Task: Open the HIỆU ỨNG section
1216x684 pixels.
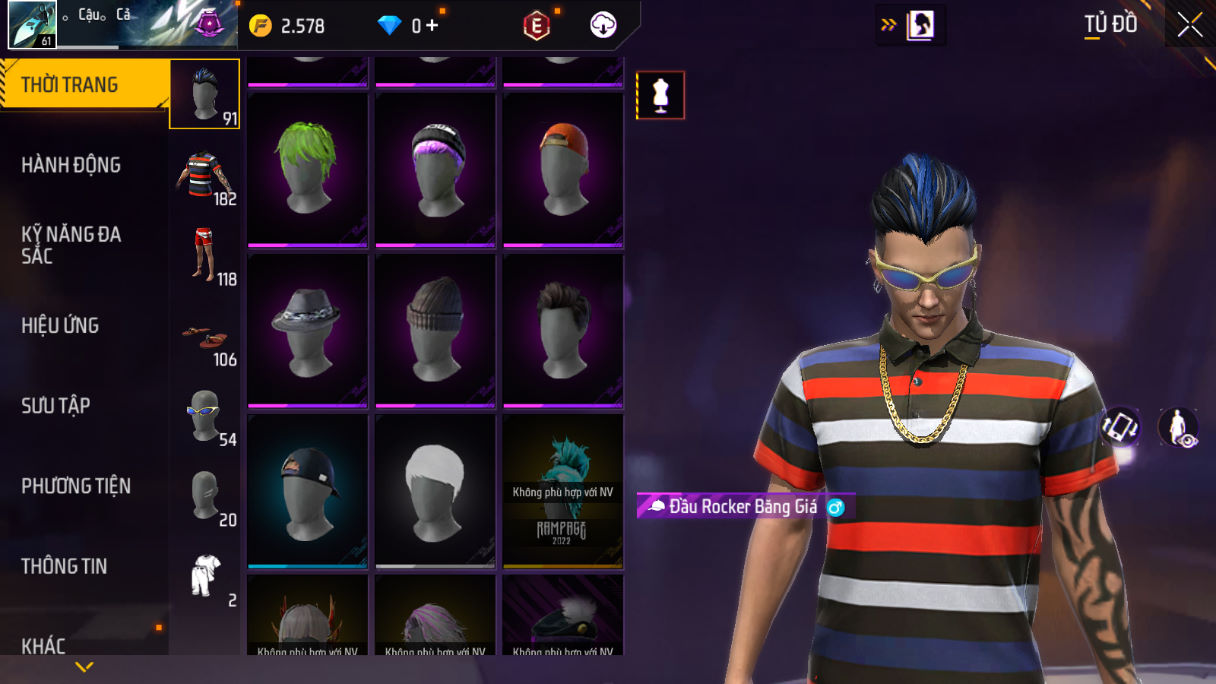Action: (60, 325)
